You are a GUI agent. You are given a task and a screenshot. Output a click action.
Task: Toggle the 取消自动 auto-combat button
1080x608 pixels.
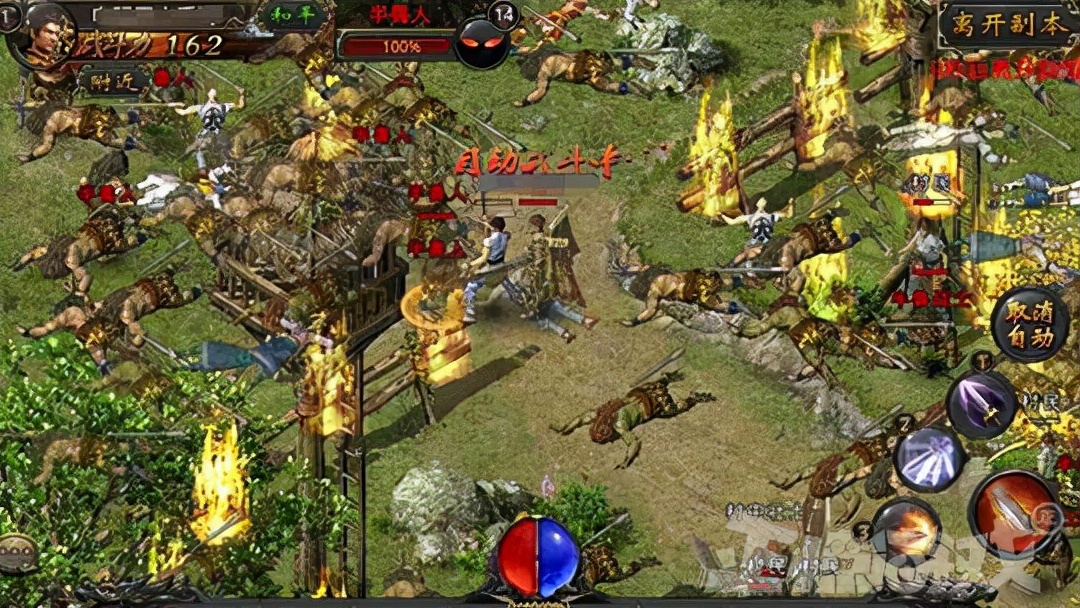[x=1030, y=324]
